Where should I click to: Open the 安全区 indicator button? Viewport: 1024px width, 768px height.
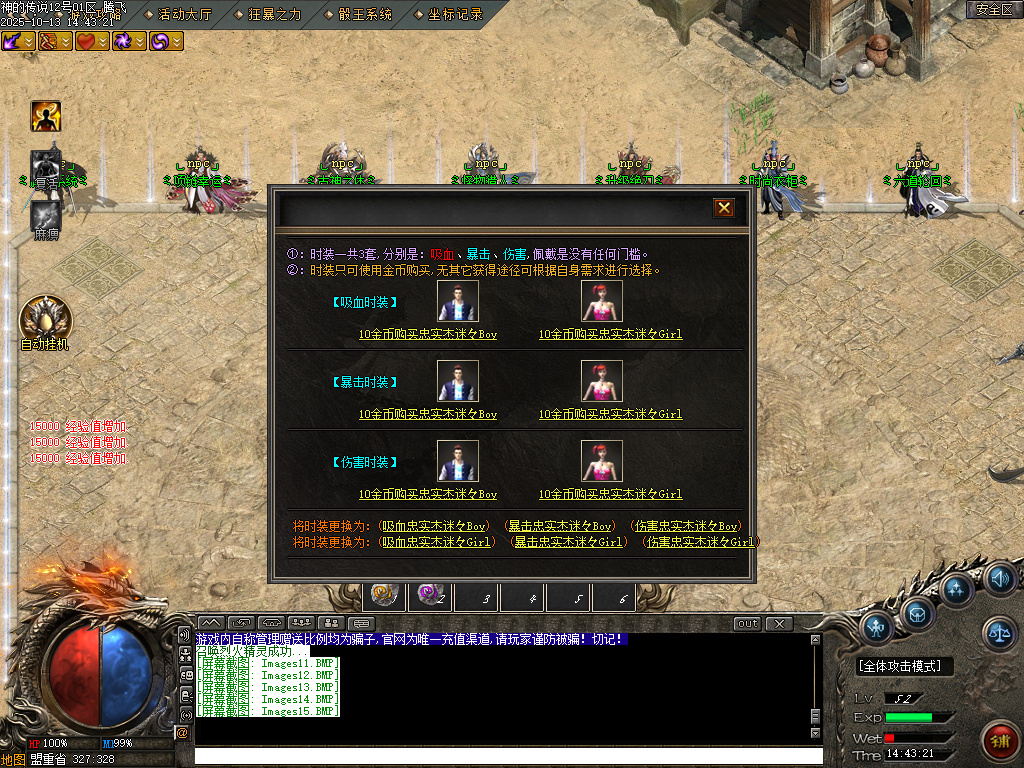tap(993, 10)
